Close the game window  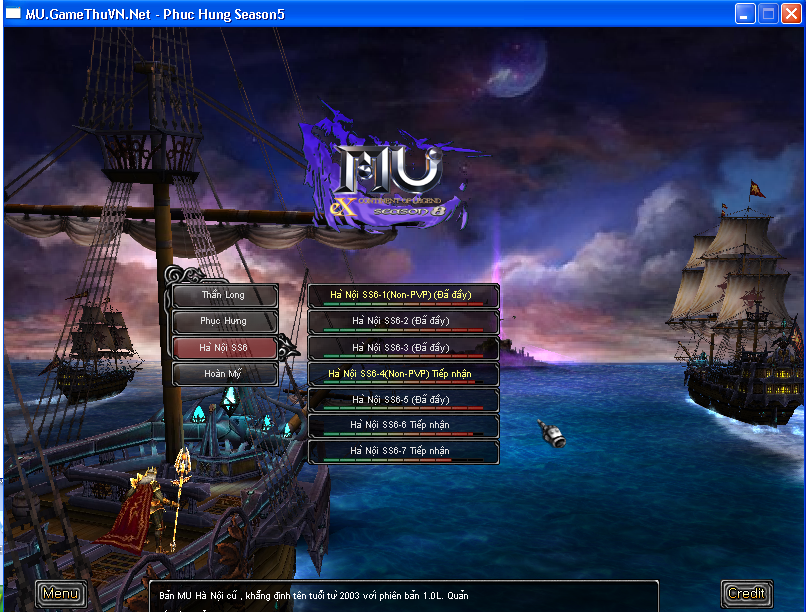coord(791,14)
